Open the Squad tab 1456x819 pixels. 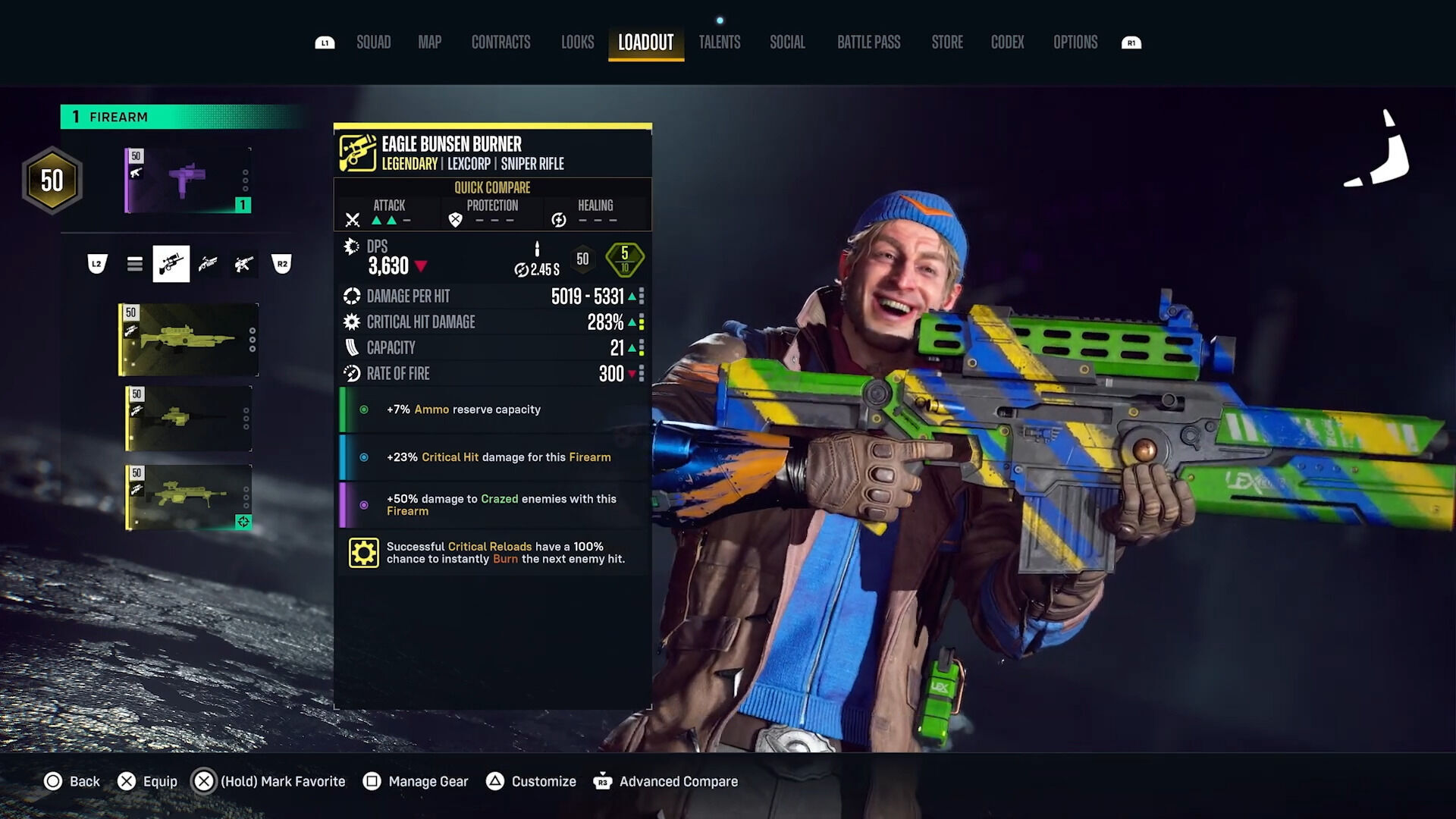(373, 42)
